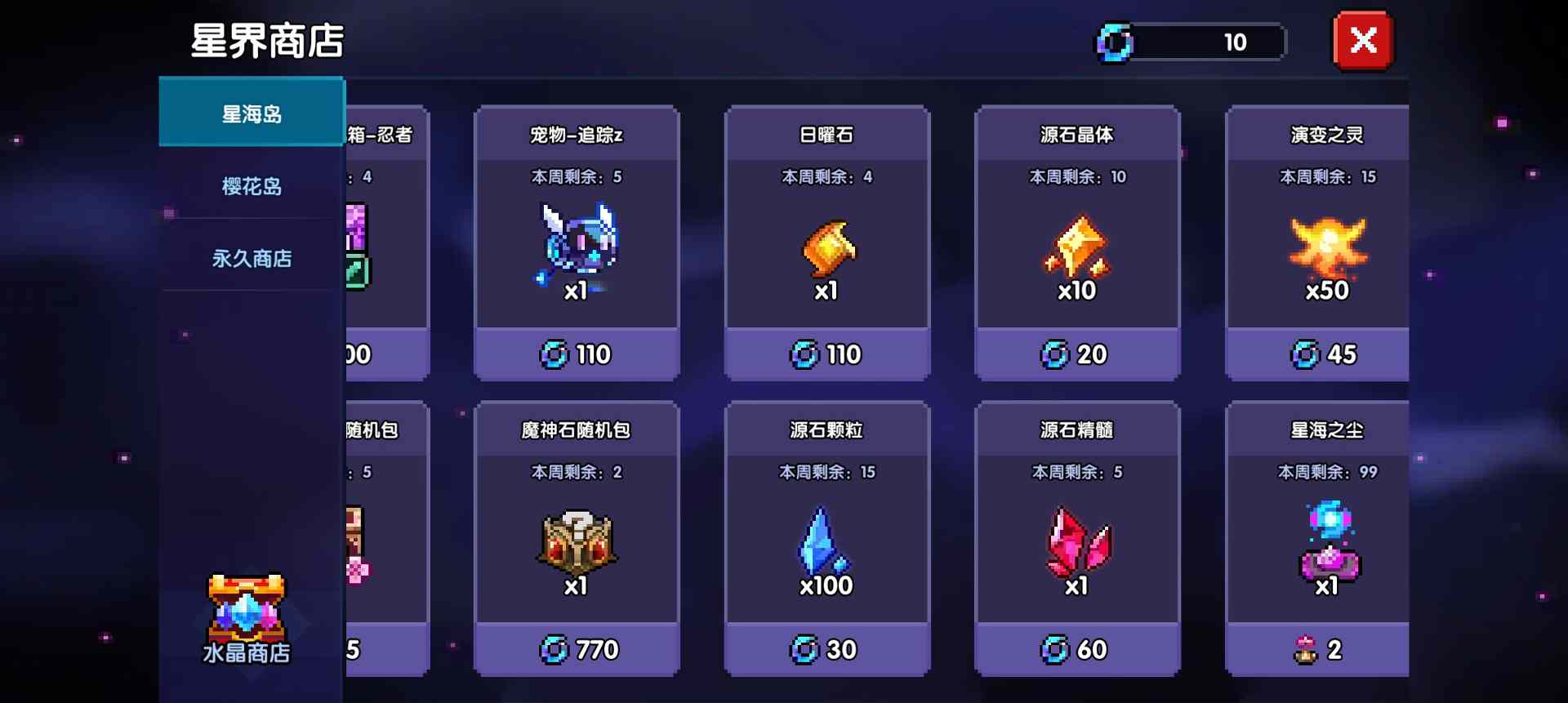Close the 星界商店 window
The height and width of the screenshot is (703, 1568).
tap(1362, 40)
